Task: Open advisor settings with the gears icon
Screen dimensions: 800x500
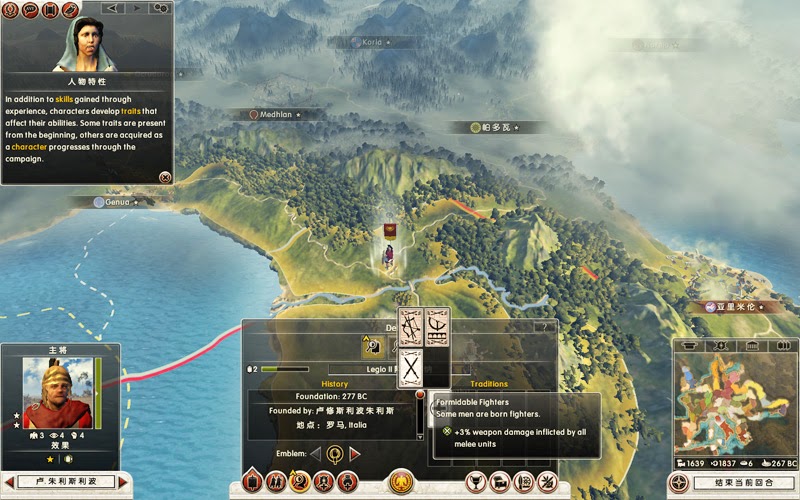Action: 160,9
